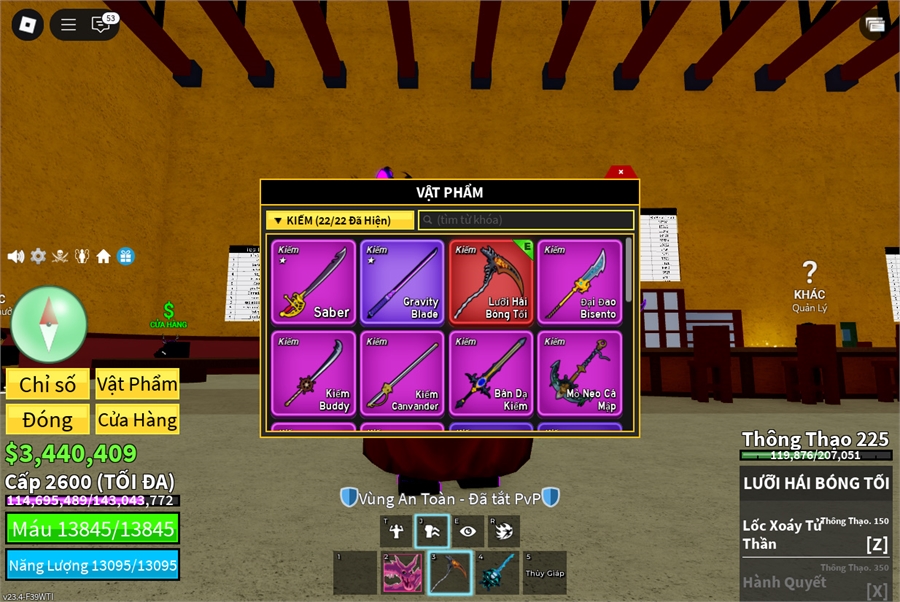
Task: Open the Cửa Hàng shop
Action: [137, 419]
